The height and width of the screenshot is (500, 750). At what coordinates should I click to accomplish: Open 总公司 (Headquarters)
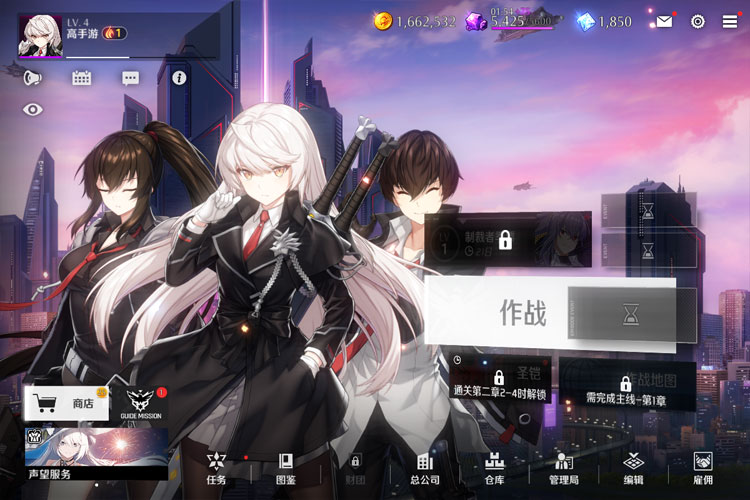pos(424,467)
